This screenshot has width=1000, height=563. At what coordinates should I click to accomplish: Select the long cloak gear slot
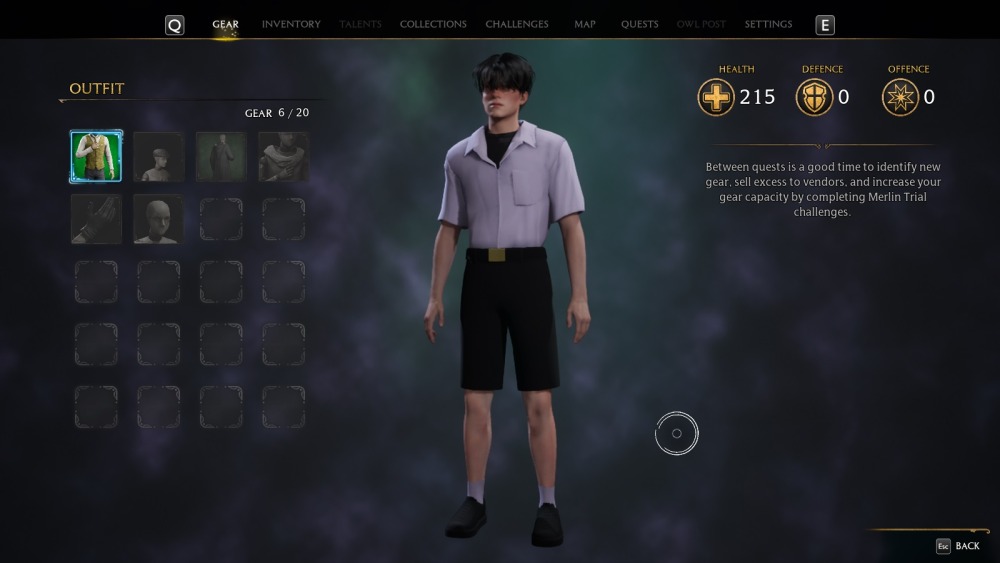221,157
